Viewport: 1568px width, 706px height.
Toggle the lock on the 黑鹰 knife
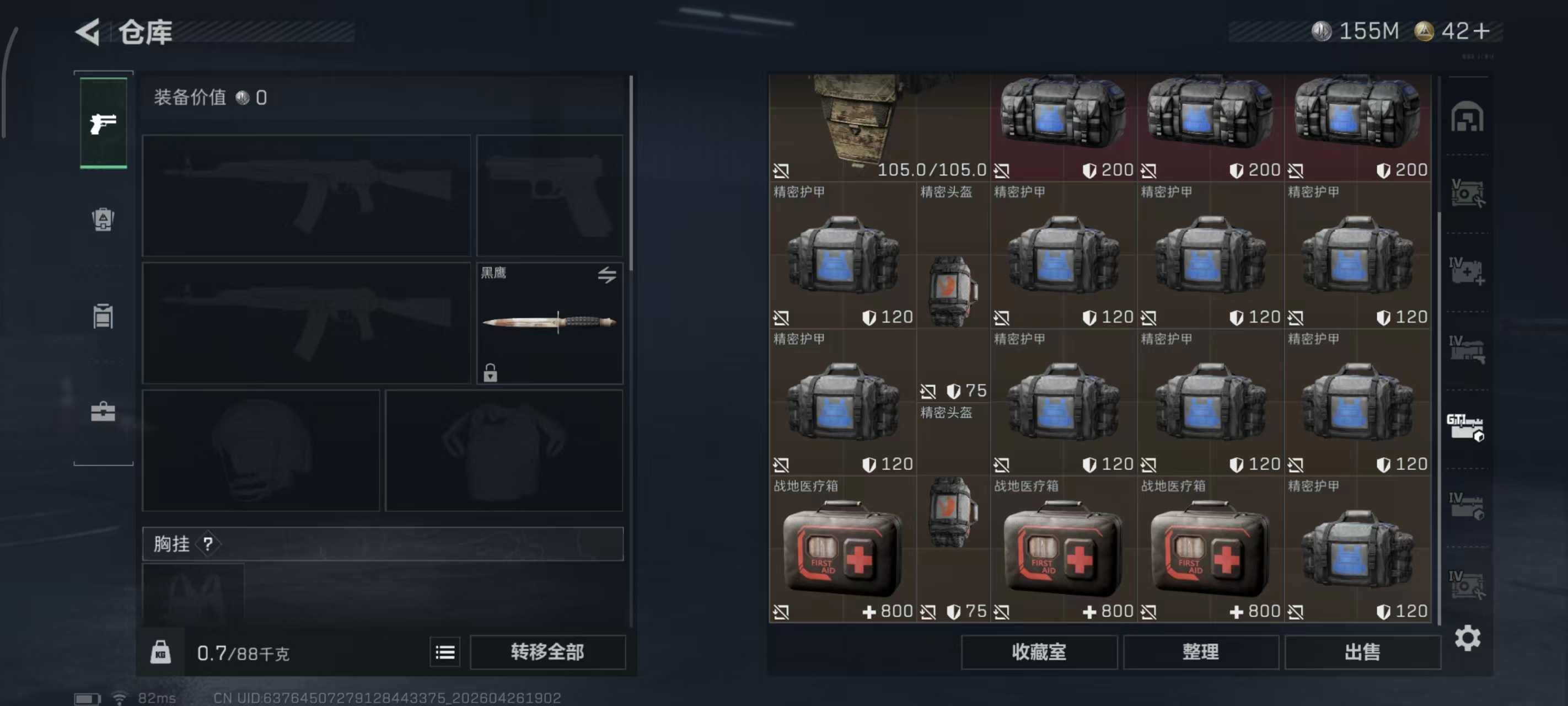click(x=491, y=373)
